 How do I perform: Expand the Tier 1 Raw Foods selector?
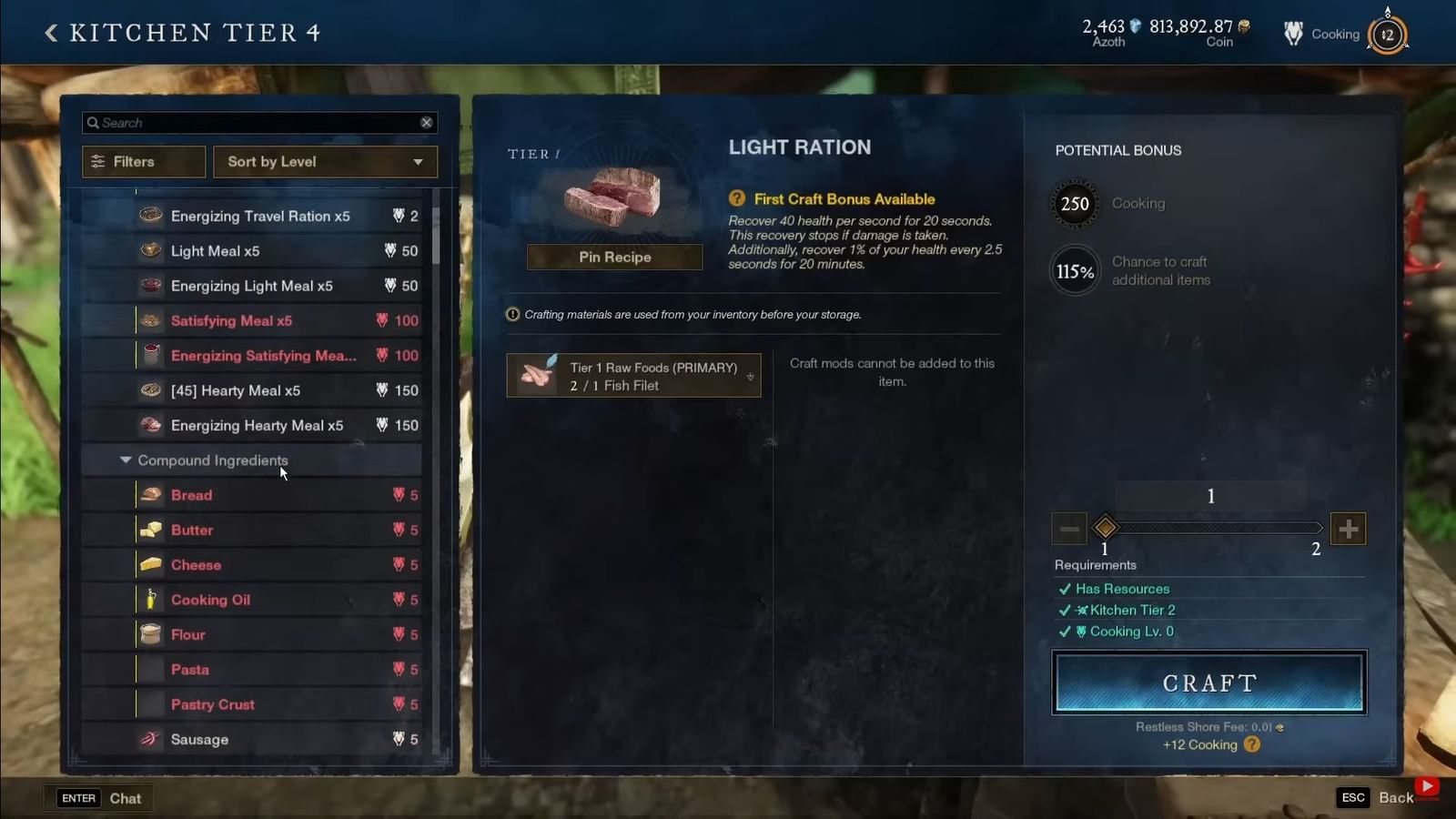[x=748, y=376]
